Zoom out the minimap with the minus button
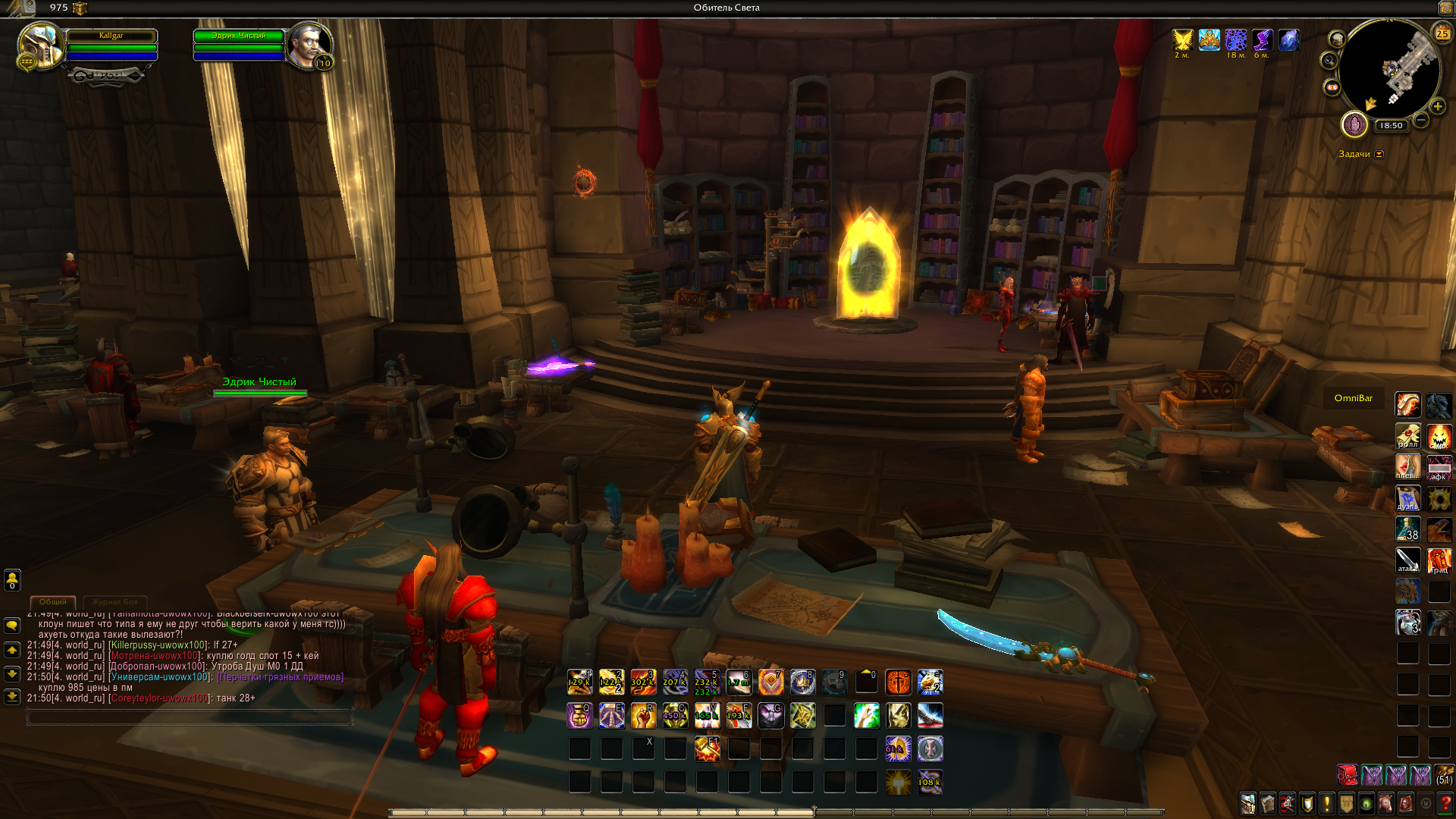1456x819 pixels. tap(1421, 120)
